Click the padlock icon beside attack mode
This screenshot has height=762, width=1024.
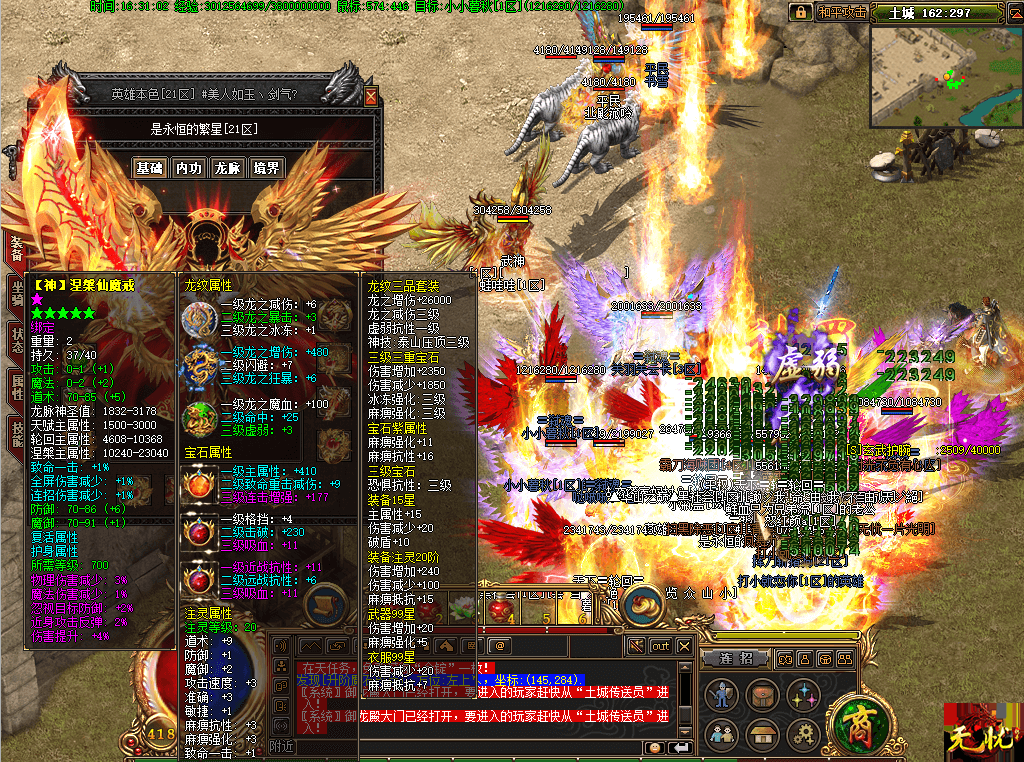point(801,12)
